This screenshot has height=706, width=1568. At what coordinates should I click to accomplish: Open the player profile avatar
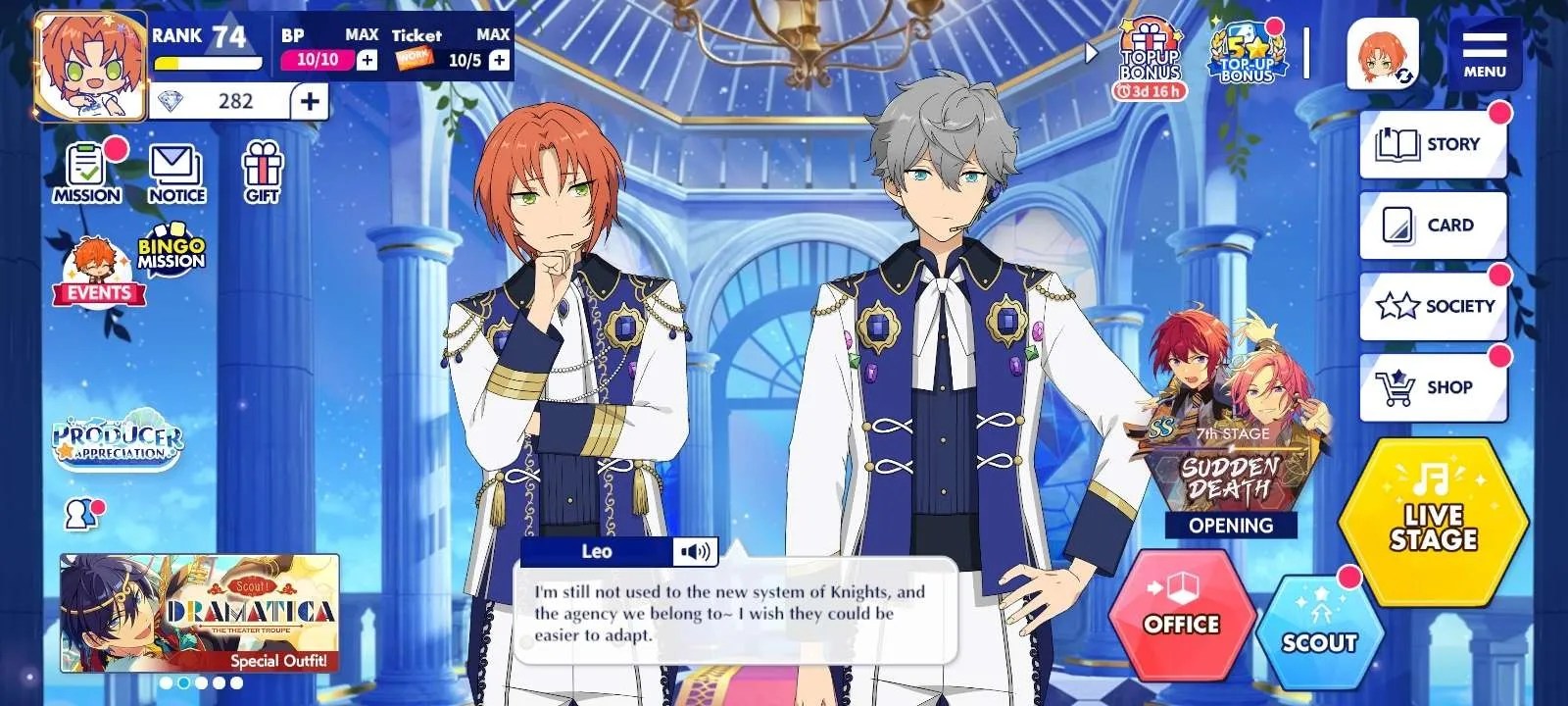tap(90, 64)
